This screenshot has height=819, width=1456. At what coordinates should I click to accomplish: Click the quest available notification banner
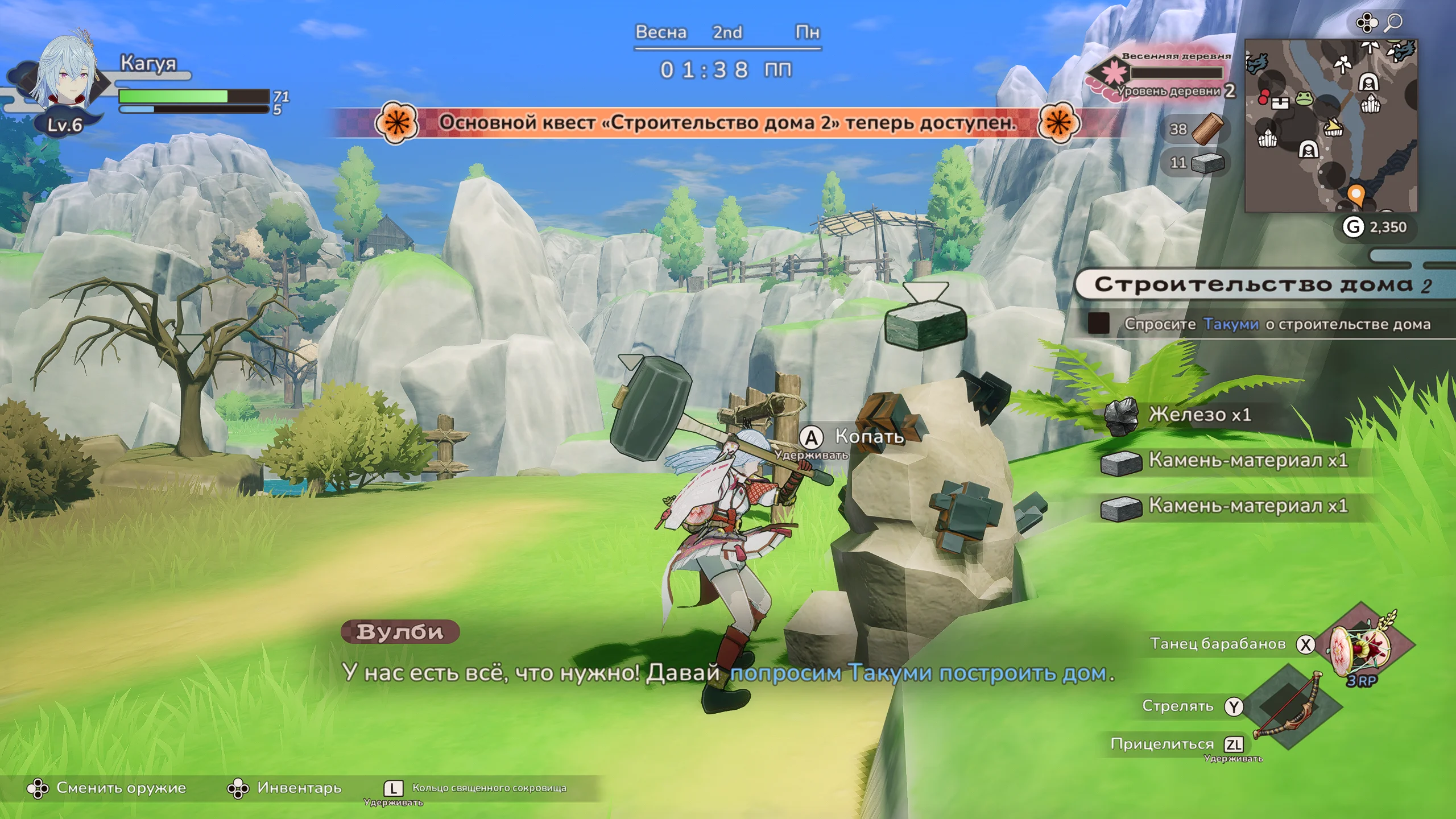(727, 122)
